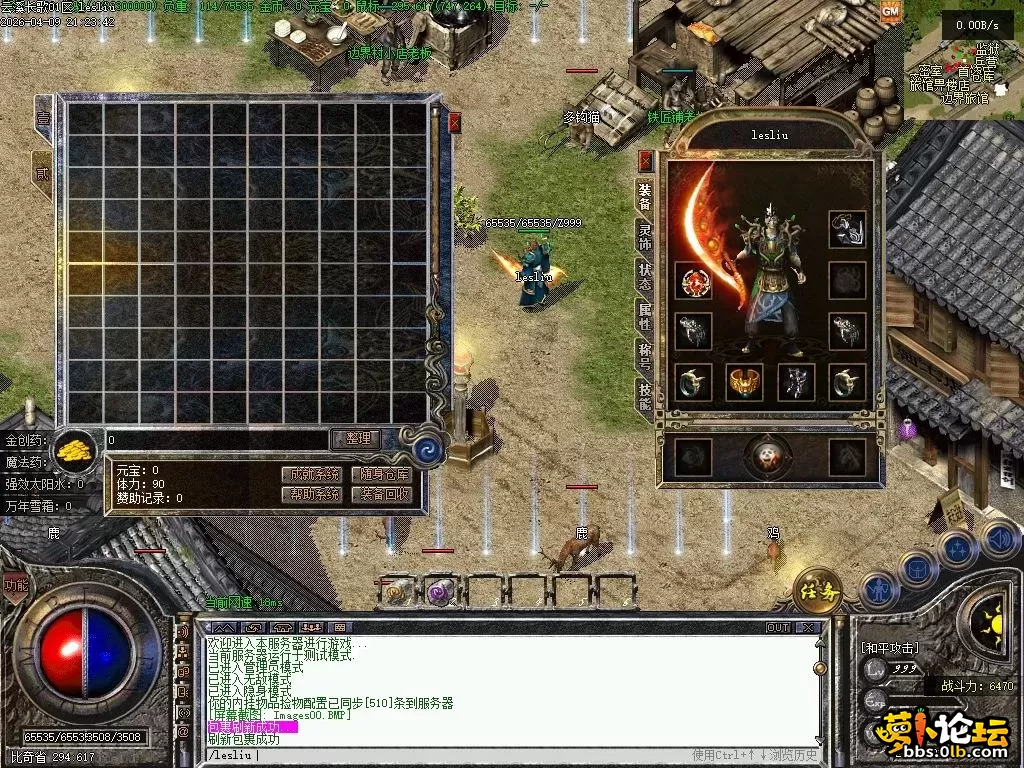The image size is (1024, 768).
Task: Open the 随身仓库 portable warehouse
Action: tap(382, 474)
